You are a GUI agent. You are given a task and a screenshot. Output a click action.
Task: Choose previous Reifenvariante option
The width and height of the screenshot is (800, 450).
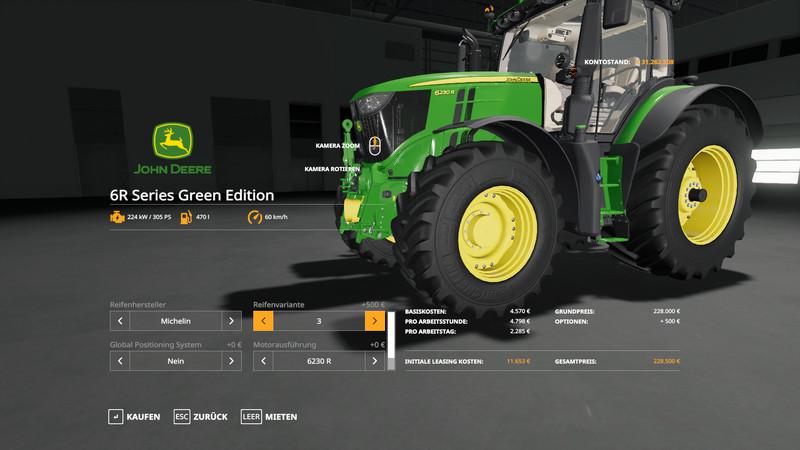tap(264, 321)
